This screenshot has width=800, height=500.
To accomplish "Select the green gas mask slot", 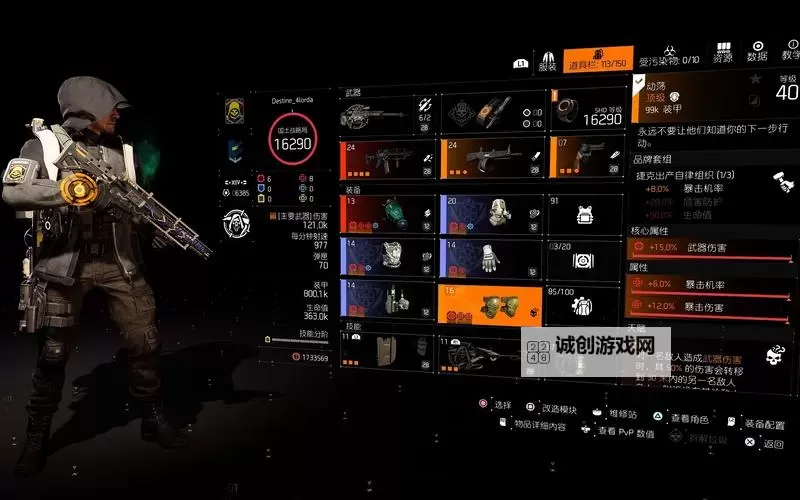I will pos(387,214).
